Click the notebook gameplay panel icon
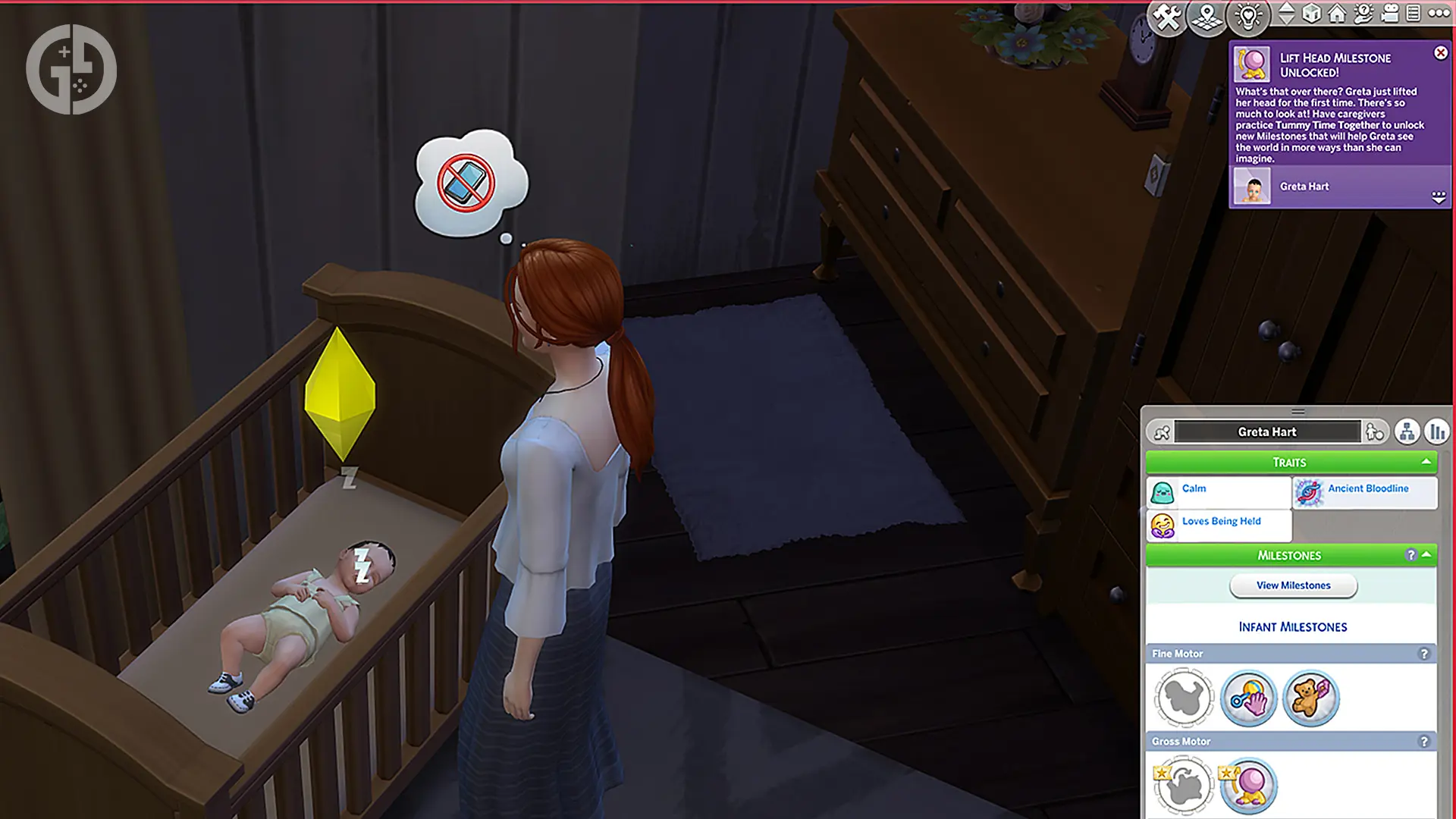Screen dimensions: 1456x819 [1414, 14]
